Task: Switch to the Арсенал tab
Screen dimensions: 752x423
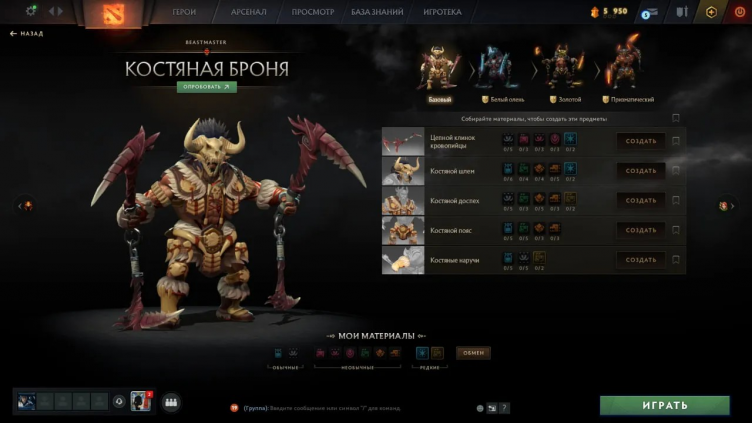Action: click(x=246, y=12)
